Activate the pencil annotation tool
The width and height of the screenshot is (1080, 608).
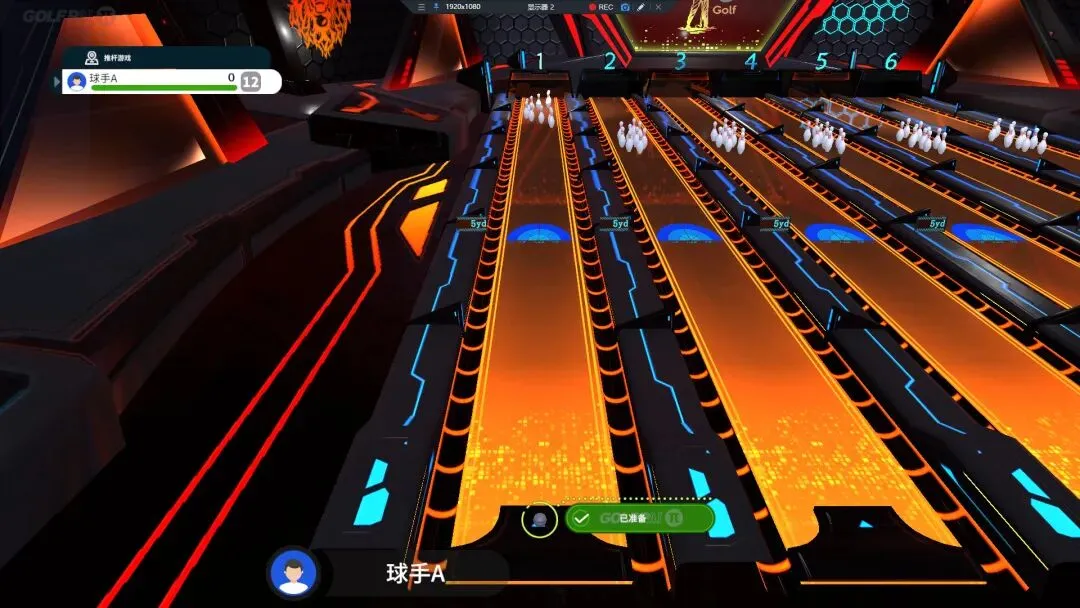(640, 6)
